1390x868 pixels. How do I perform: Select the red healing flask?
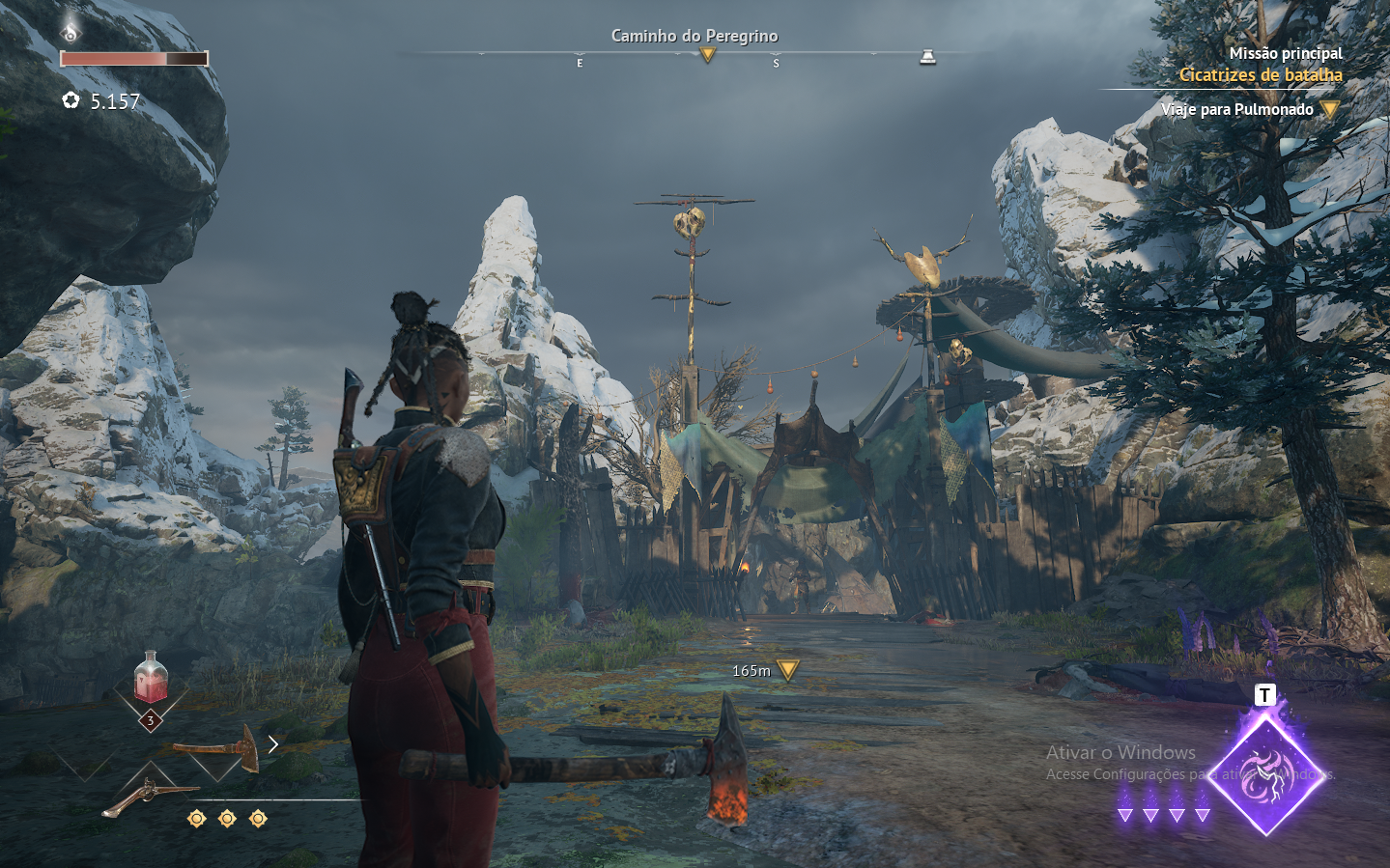[151, 678]
